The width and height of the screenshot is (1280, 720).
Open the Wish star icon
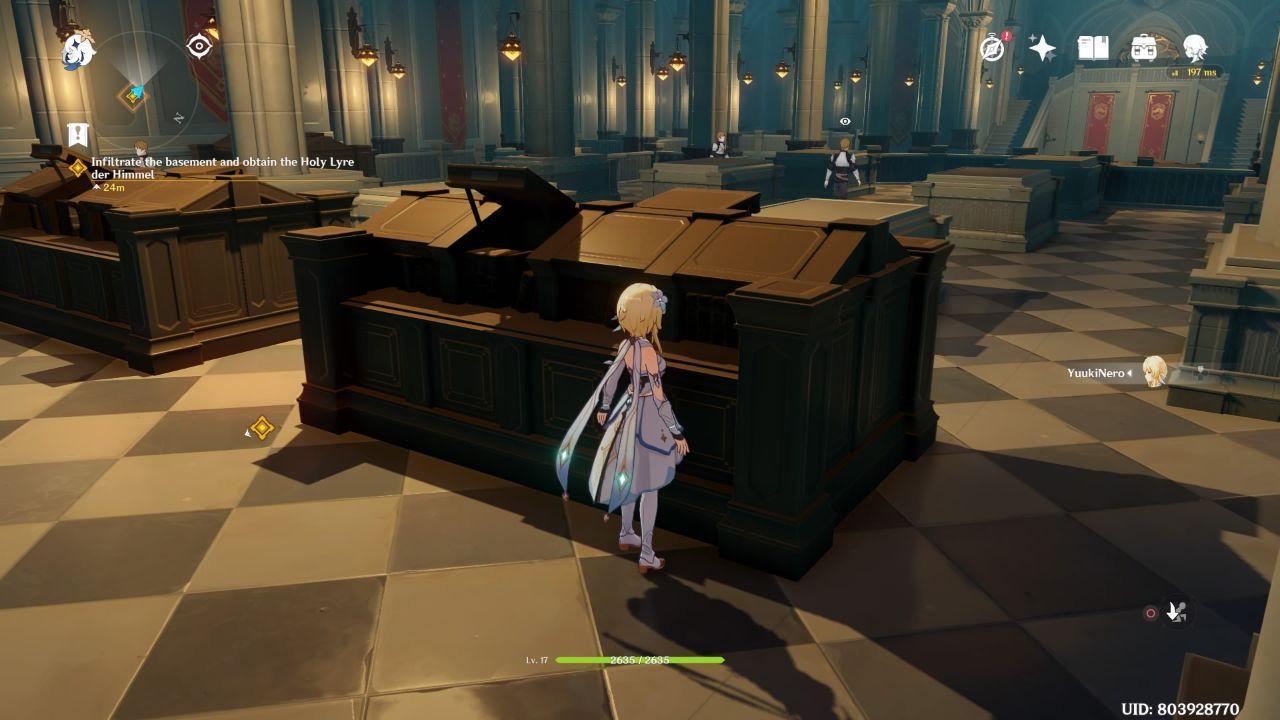(x=1042, y=48)
